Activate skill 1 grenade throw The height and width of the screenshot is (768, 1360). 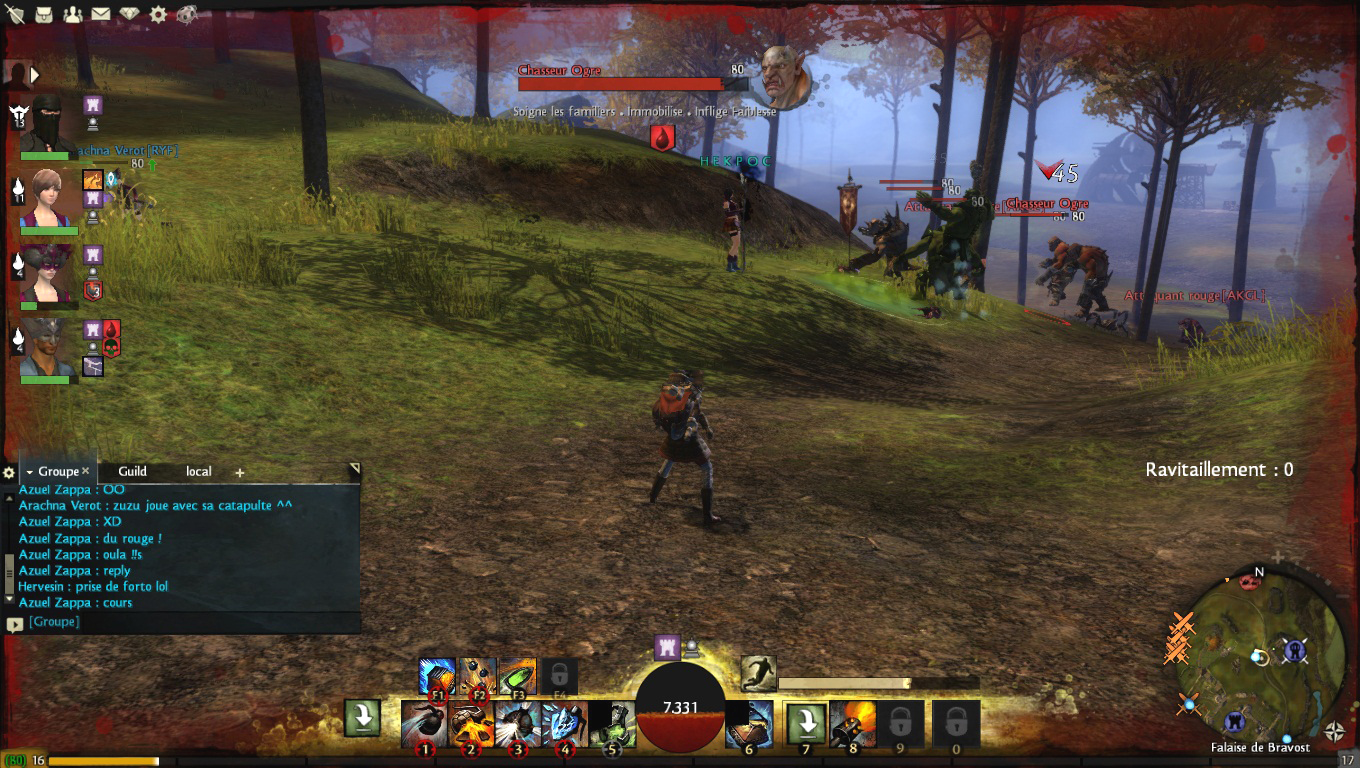pos(424,722)
